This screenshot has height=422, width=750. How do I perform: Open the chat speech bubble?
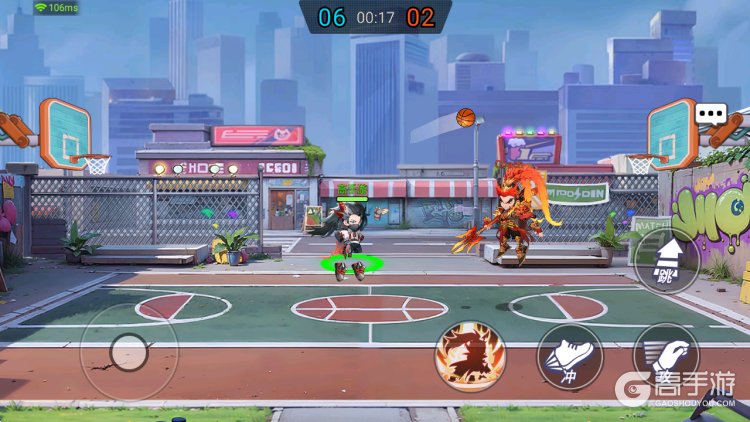pyautogui.click(x=711, y=114)
